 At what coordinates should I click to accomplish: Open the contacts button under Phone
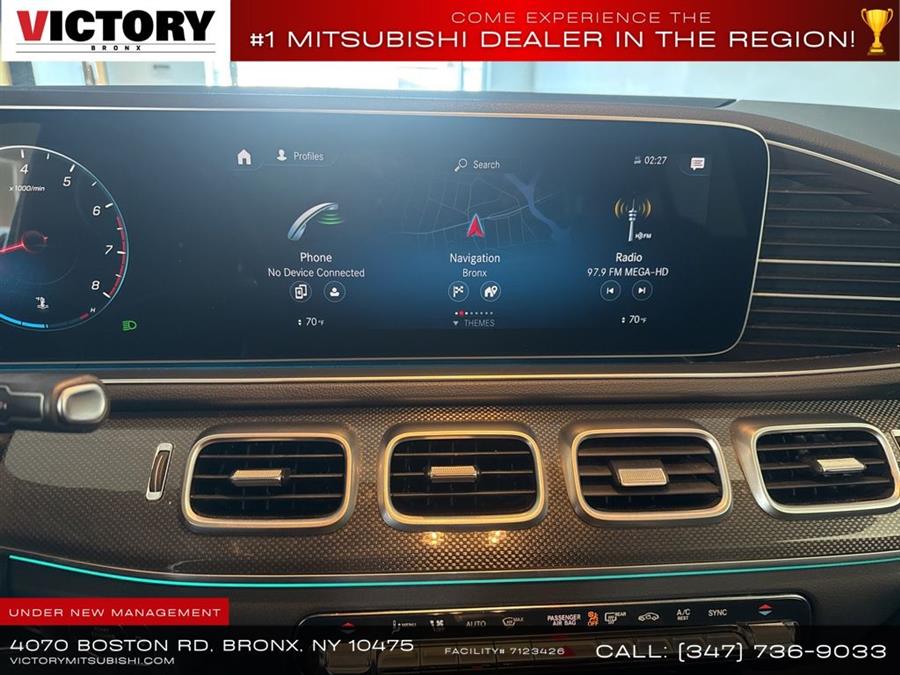click(334, 292)
